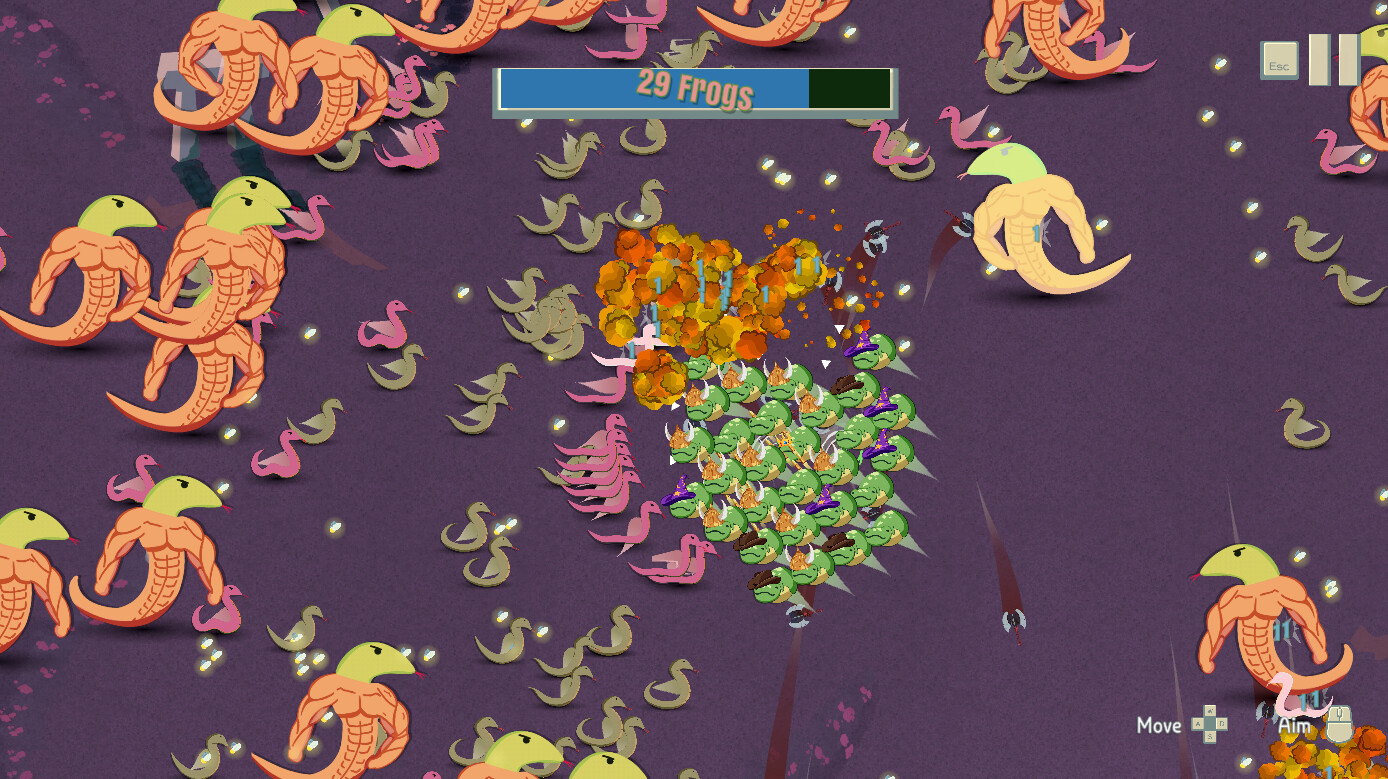Click the Esc key icon near the pause bars
This screenshot has width=1388, height=779.
pos(1279,62)
